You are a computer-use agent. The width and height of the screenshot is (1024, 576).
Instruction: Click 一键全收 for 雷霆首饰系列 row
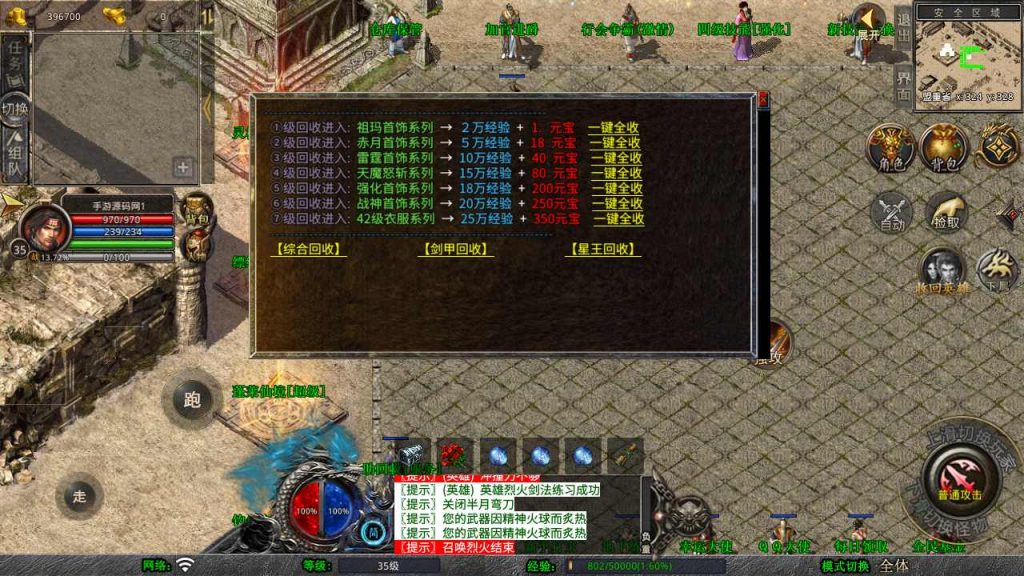tap(615, 158)
